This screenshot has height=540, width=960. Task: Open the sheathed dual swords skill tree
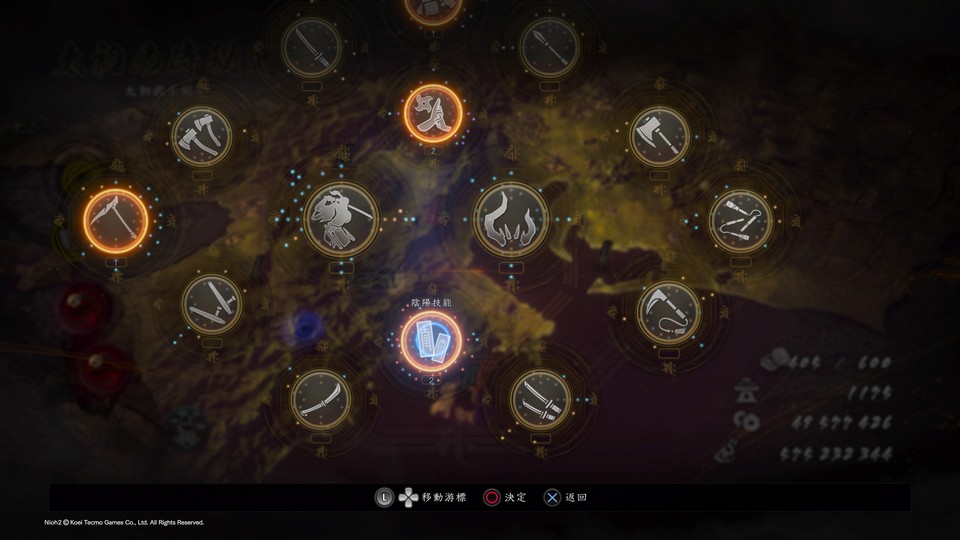(x=212, y=304)
